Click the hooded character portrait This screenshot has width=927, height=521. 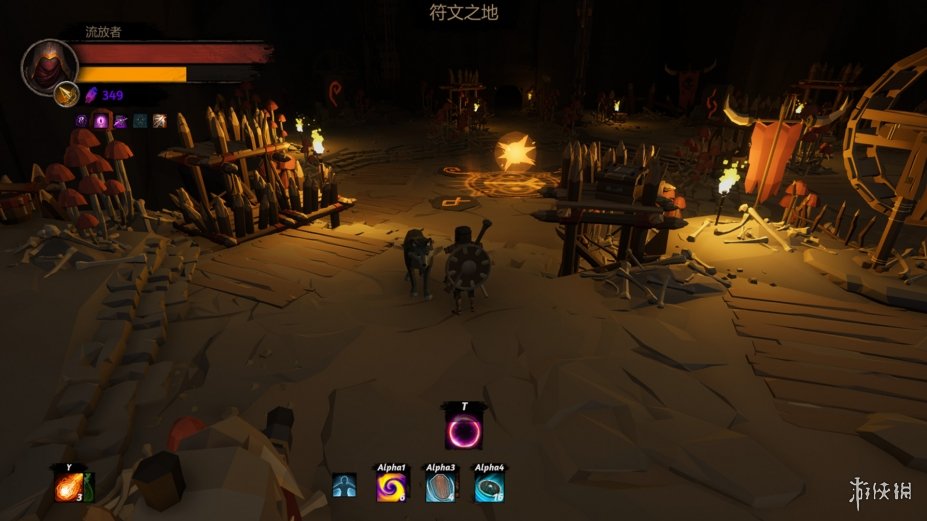click(49, 64)
